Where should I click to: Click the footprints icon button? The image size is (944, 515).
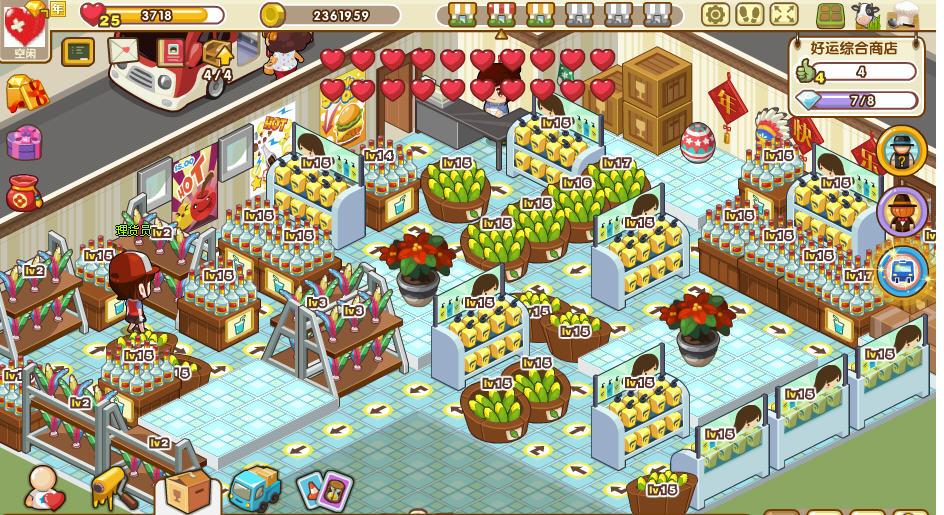(x=750, y=14)
